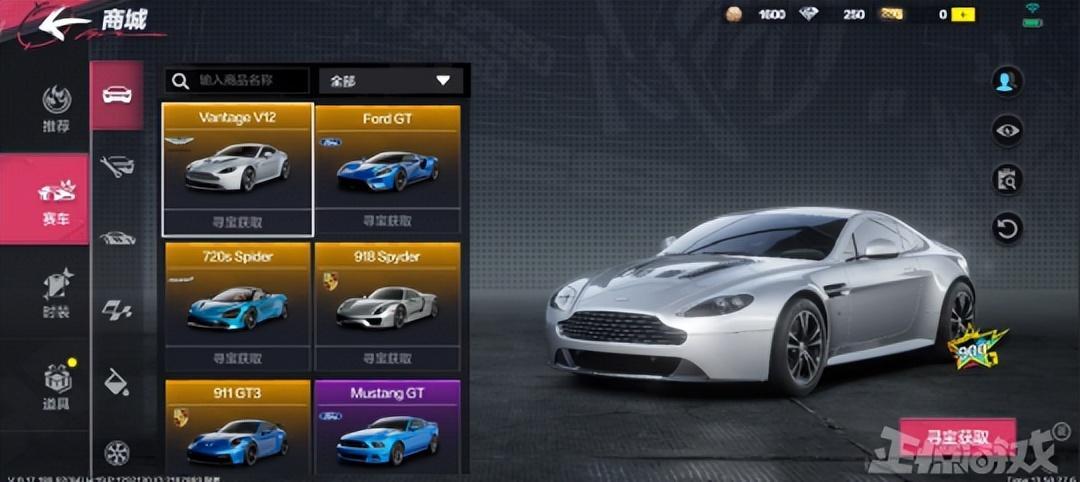Image resolution: width=1080 pixels, height=482 pixels.
Task: Pick the 720s Spider car card
Action: [x=237, y=306]
